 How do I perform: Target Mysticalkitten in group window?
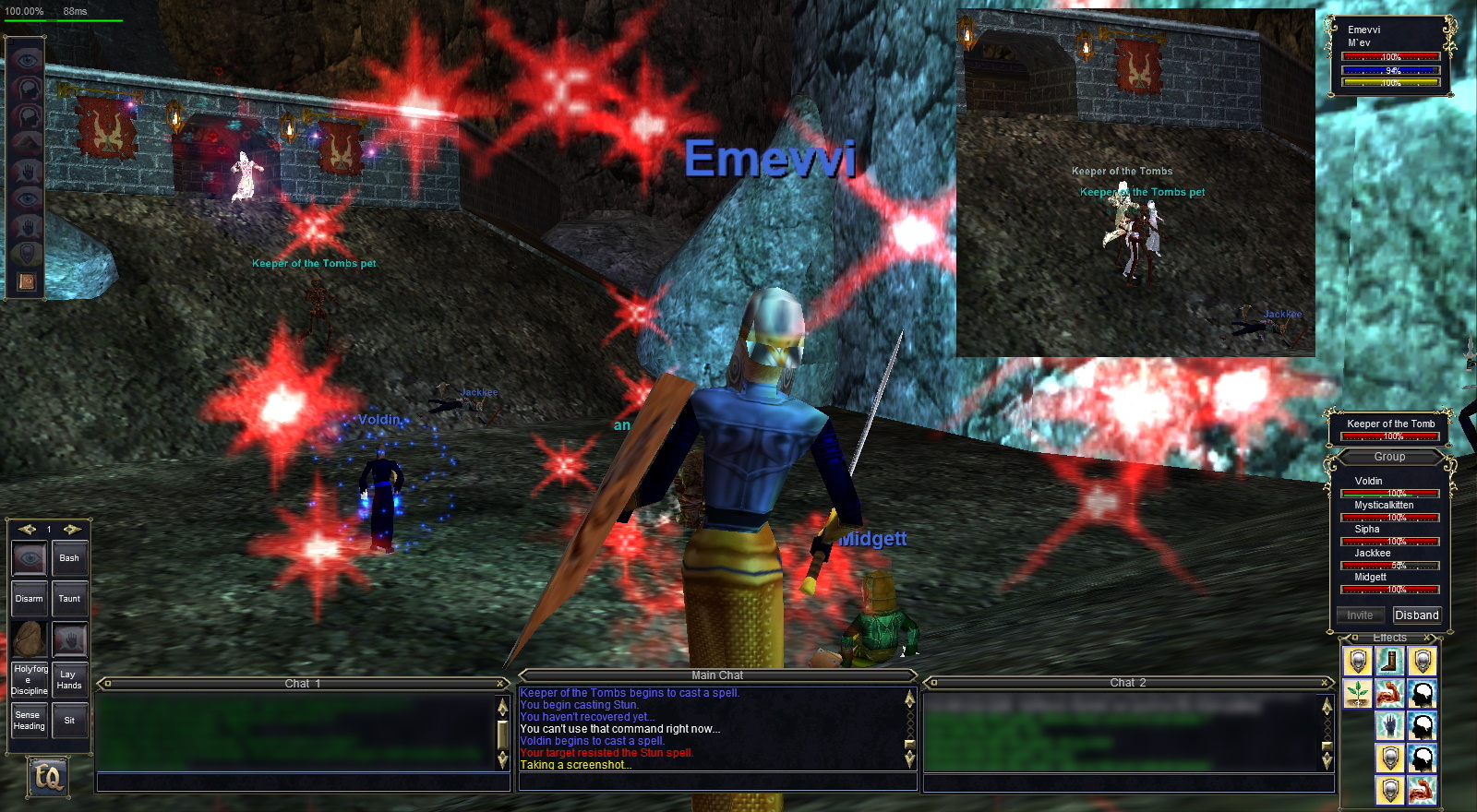(x=1384, y=506)
